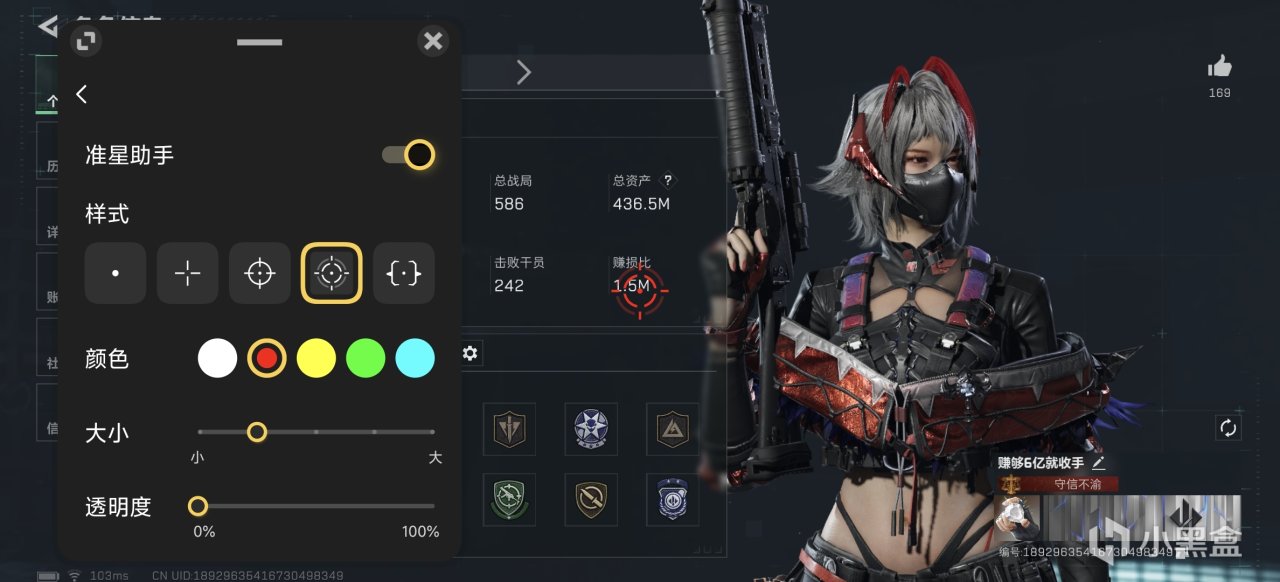Give a thumbs-up like to the profile
This screenshot has width=1280, height=582.
click(x=1219, y=68)
